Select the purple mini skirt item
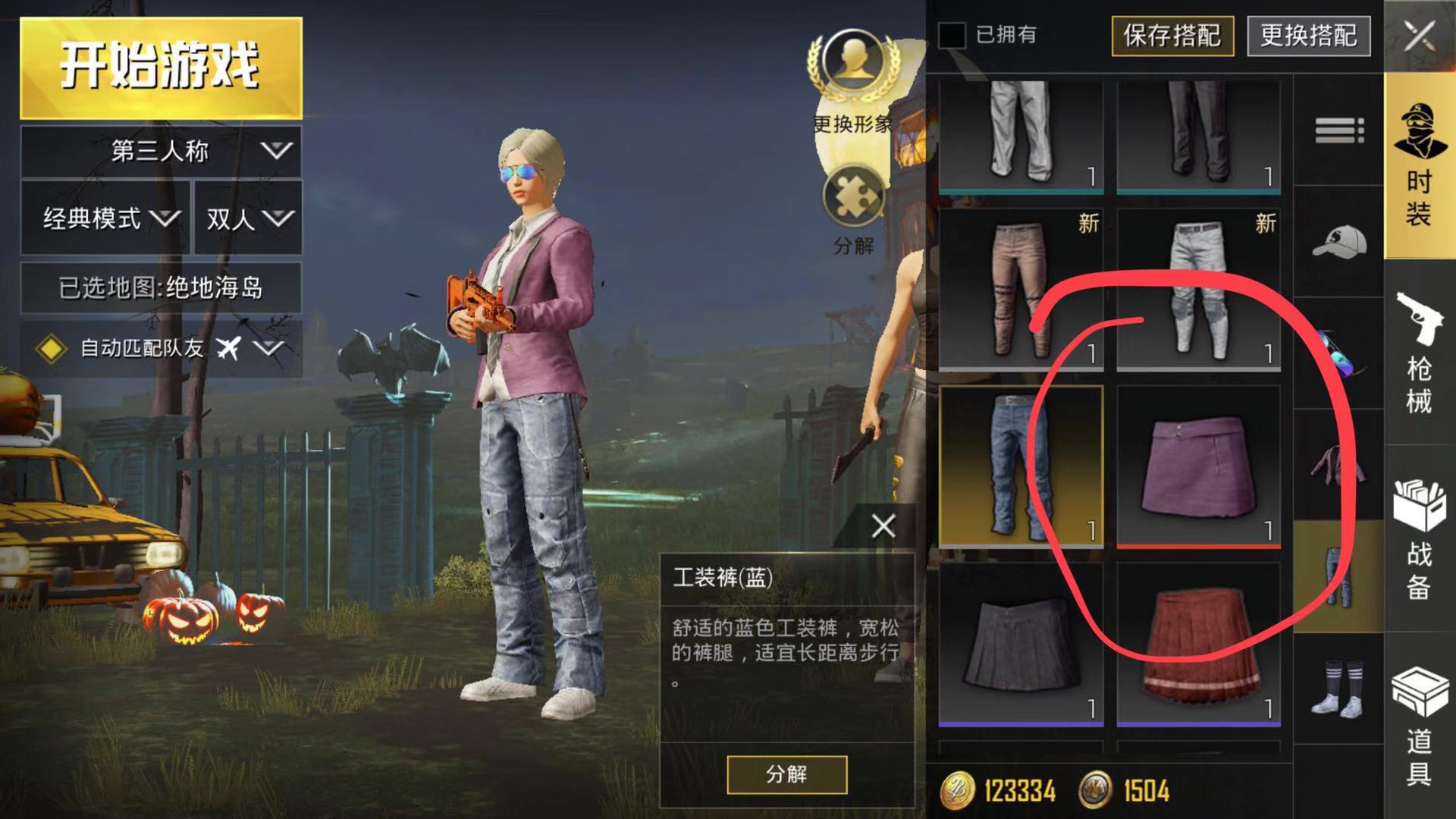This screenshot has height=819, width=1456. [1198, 466]
